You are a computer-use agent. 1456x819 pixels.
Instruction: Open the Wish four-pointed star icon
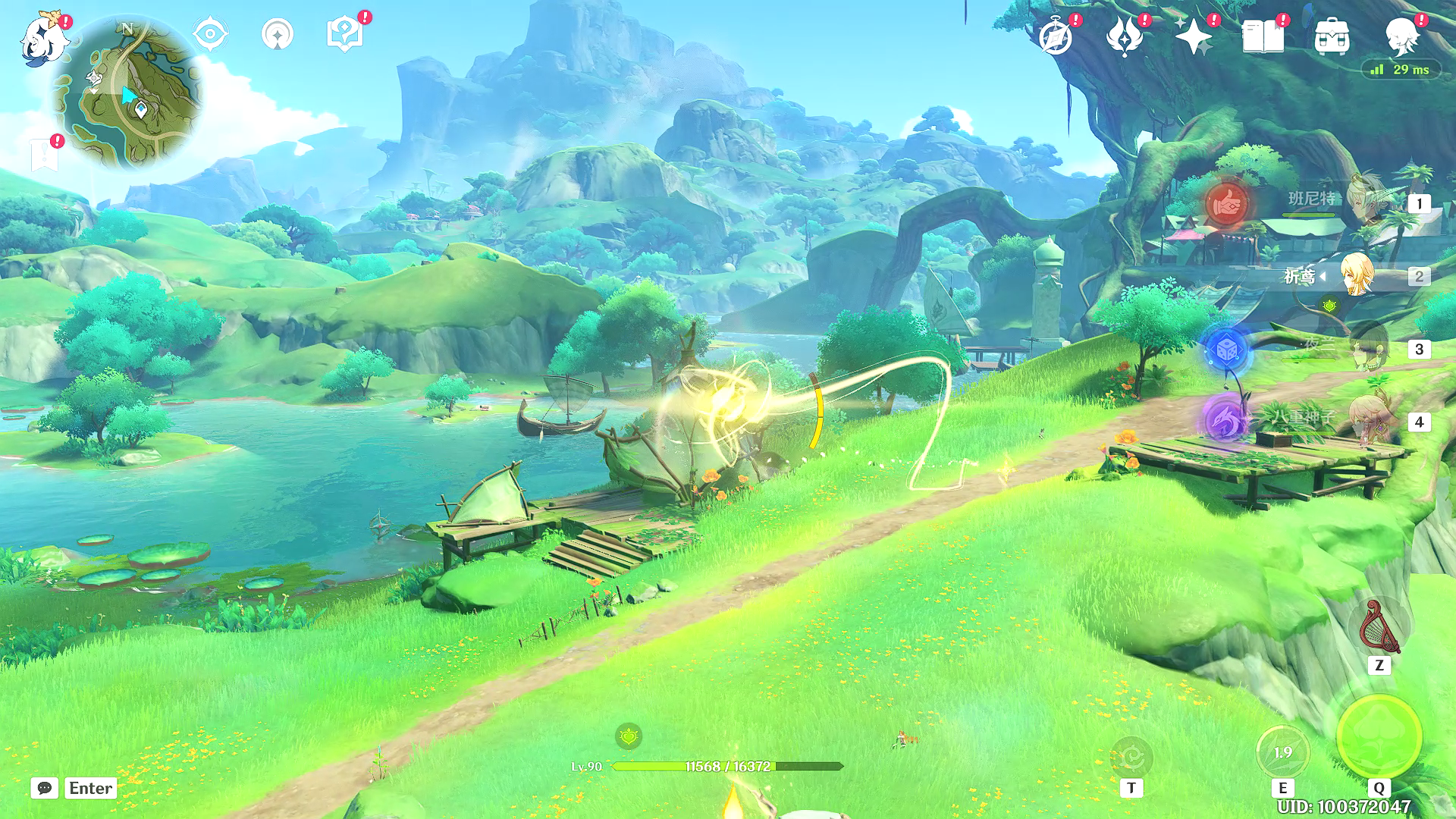click(x=1193, y=36)
